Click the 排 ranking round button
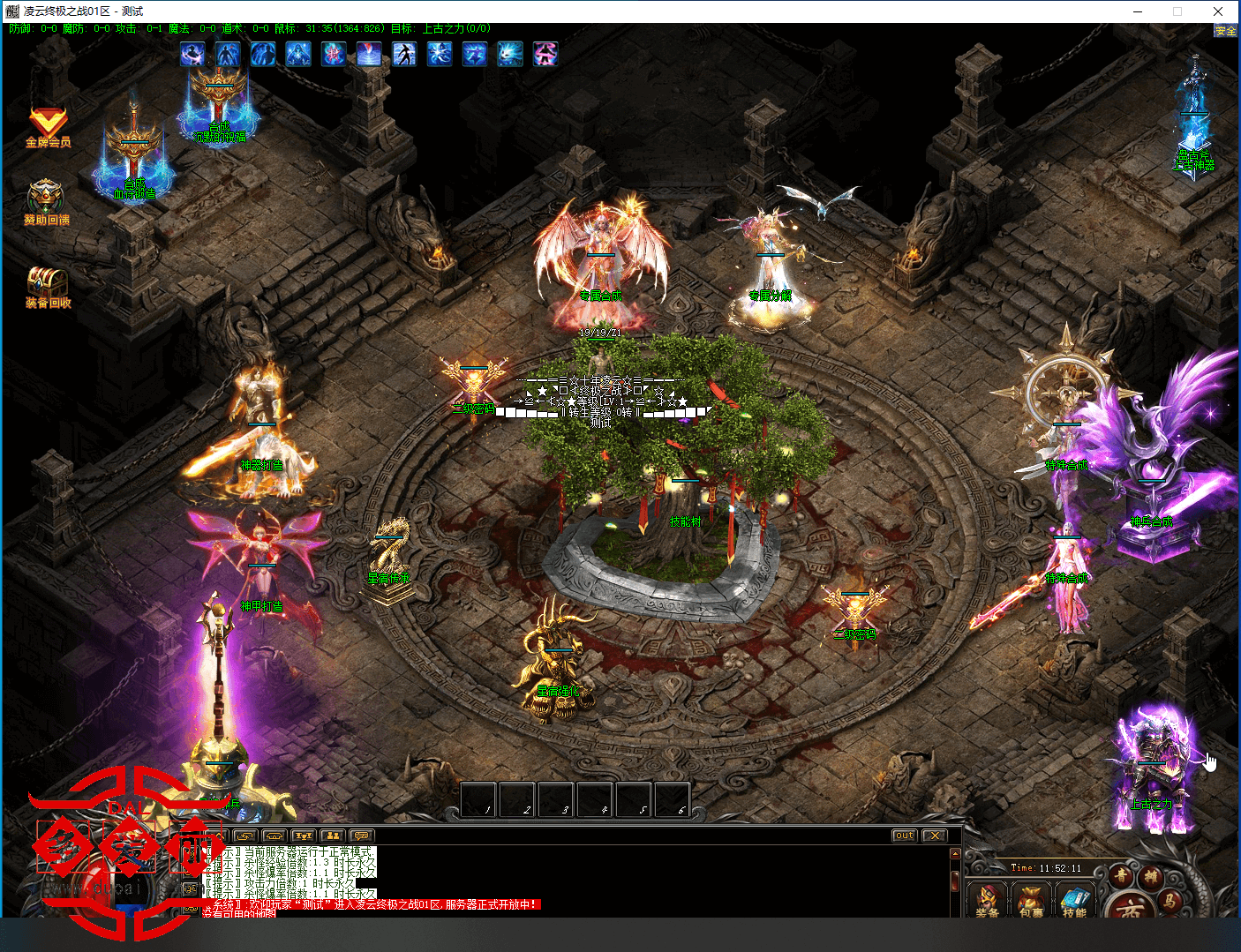The image size is (1241, 952). tap(1151, 876)
